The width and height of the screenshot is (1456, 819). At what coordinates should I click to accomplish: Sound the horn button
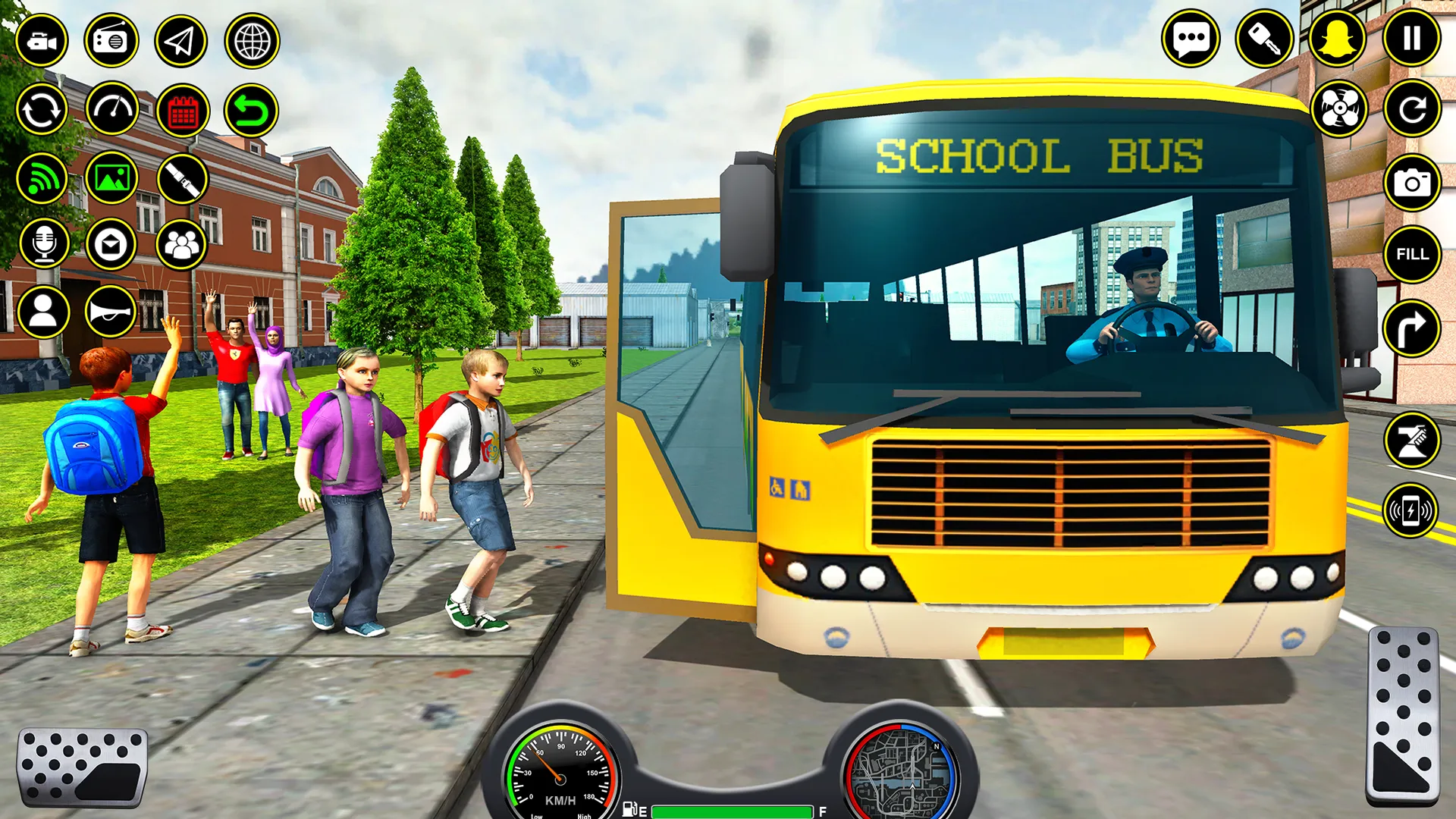111,312
